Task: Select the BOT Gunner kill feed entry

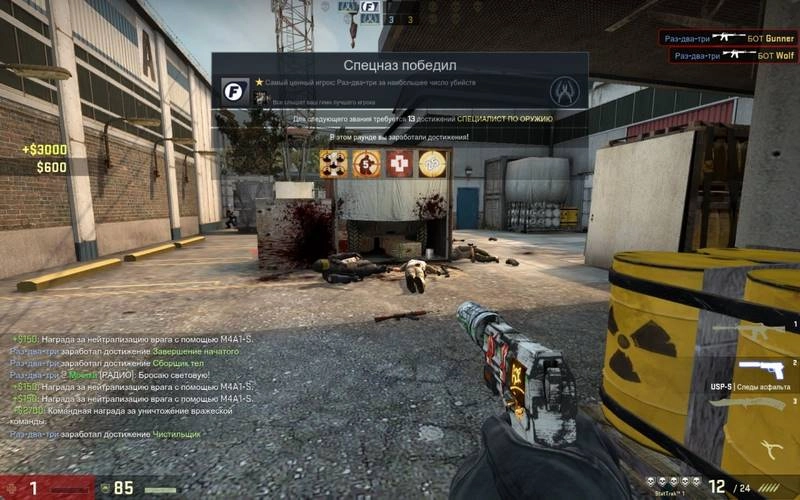Action: tap(727, 38)
